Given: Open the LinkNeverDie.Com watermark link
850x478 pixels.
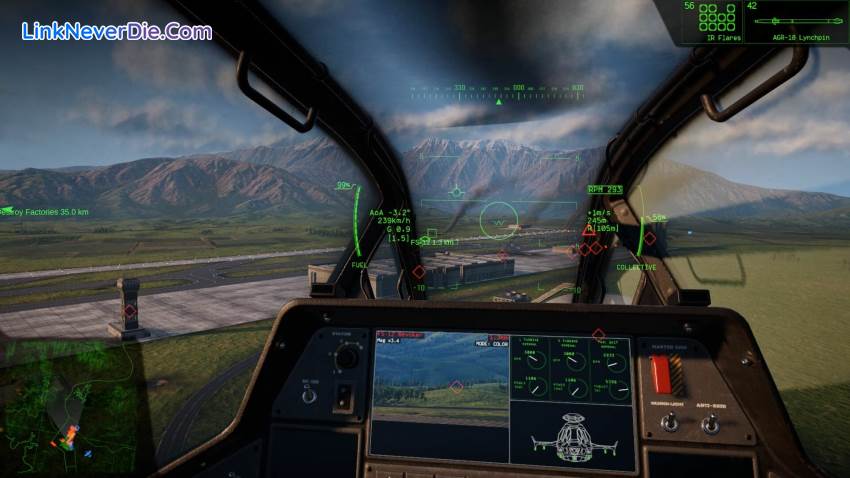Looking at the screenshot, I should [x=116, y=31].
